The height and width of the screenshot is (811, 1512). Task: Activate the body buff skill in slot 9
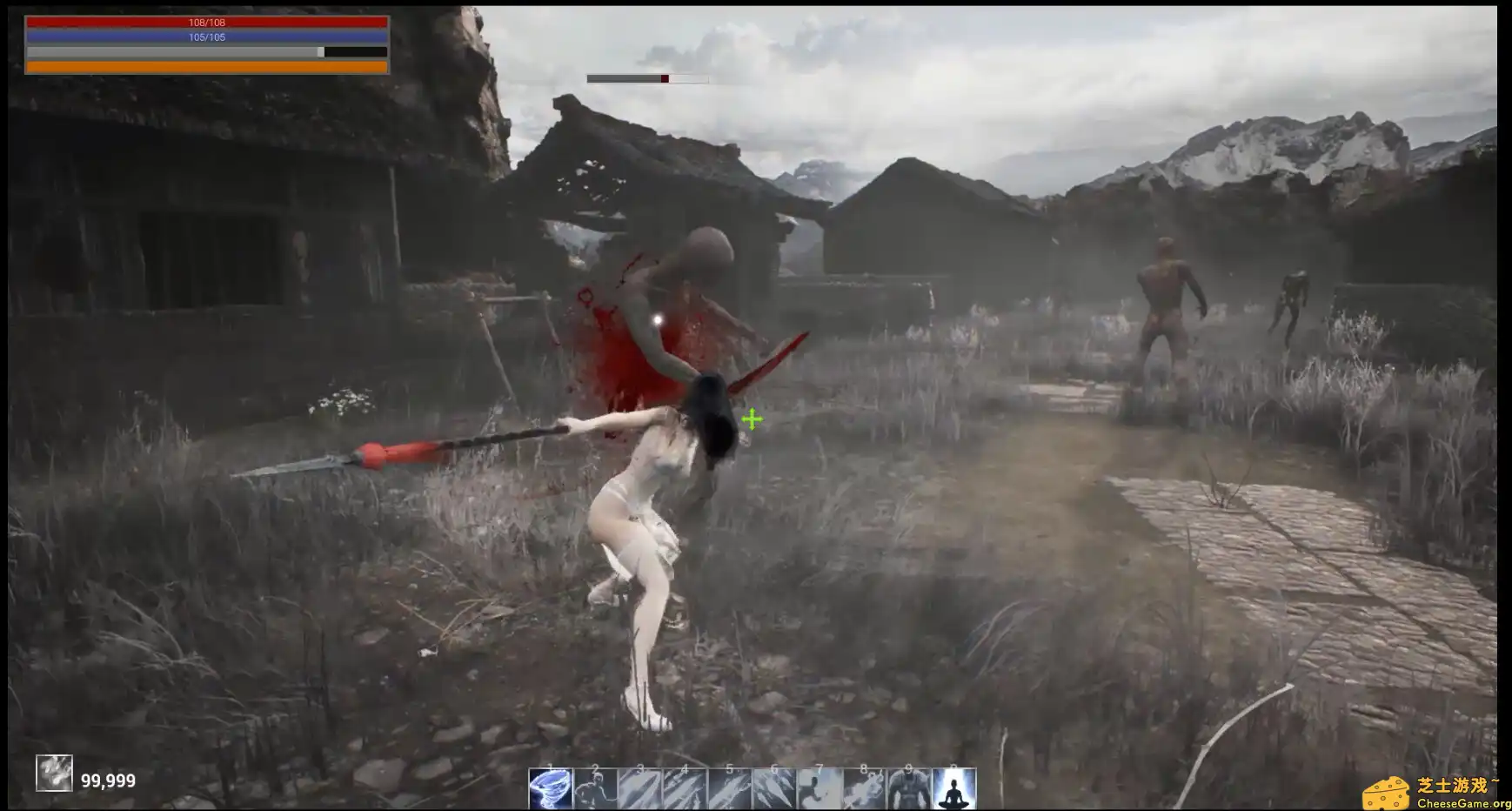click(x=908, y=789)
